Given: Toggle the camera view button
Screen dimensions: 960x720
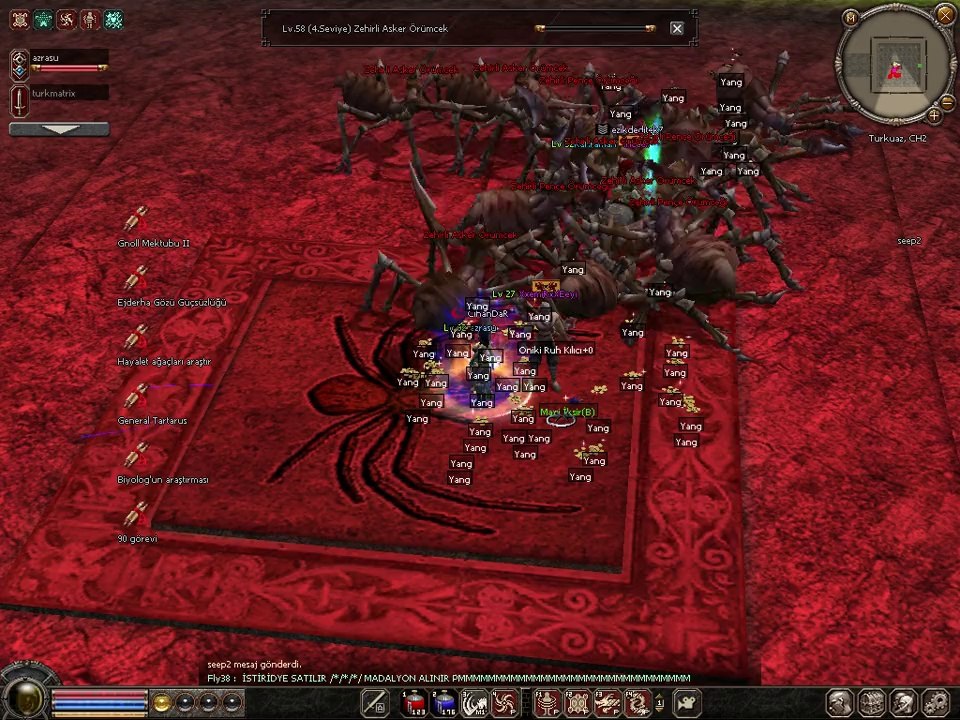Looking at the screenshot, I should tap(688, 703).
